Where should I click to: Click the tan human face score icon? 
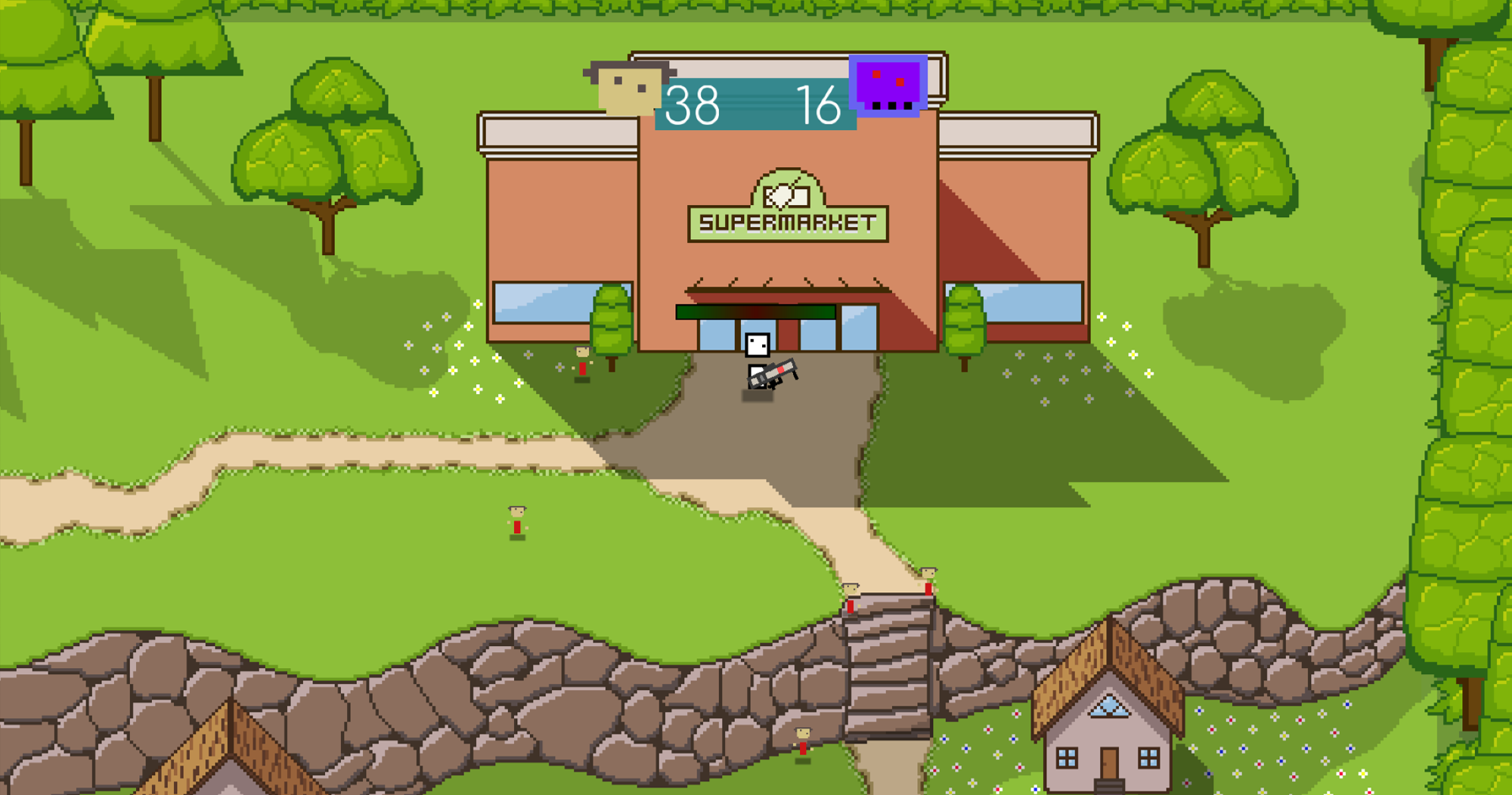click(628, 89)
